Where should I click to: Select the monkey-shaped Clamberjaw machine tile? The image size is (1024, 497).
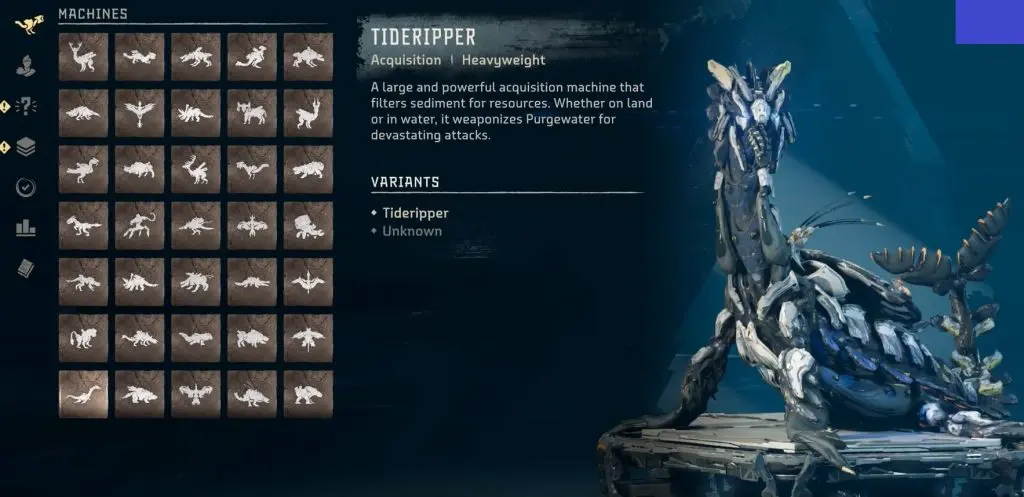point(83,337)
